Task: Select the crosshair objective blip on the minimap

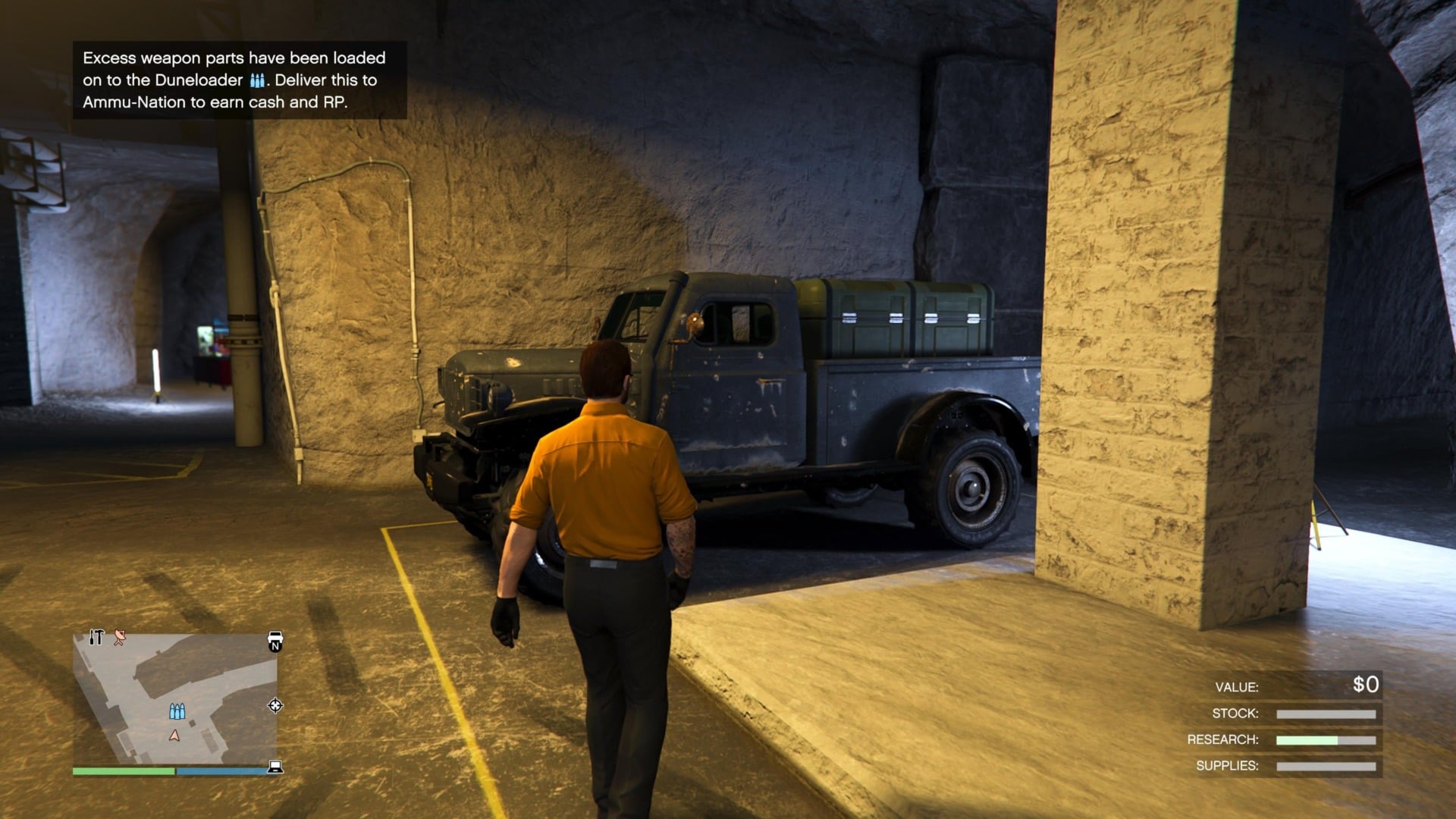Action: pyautogui.click(x=275, y=705)
